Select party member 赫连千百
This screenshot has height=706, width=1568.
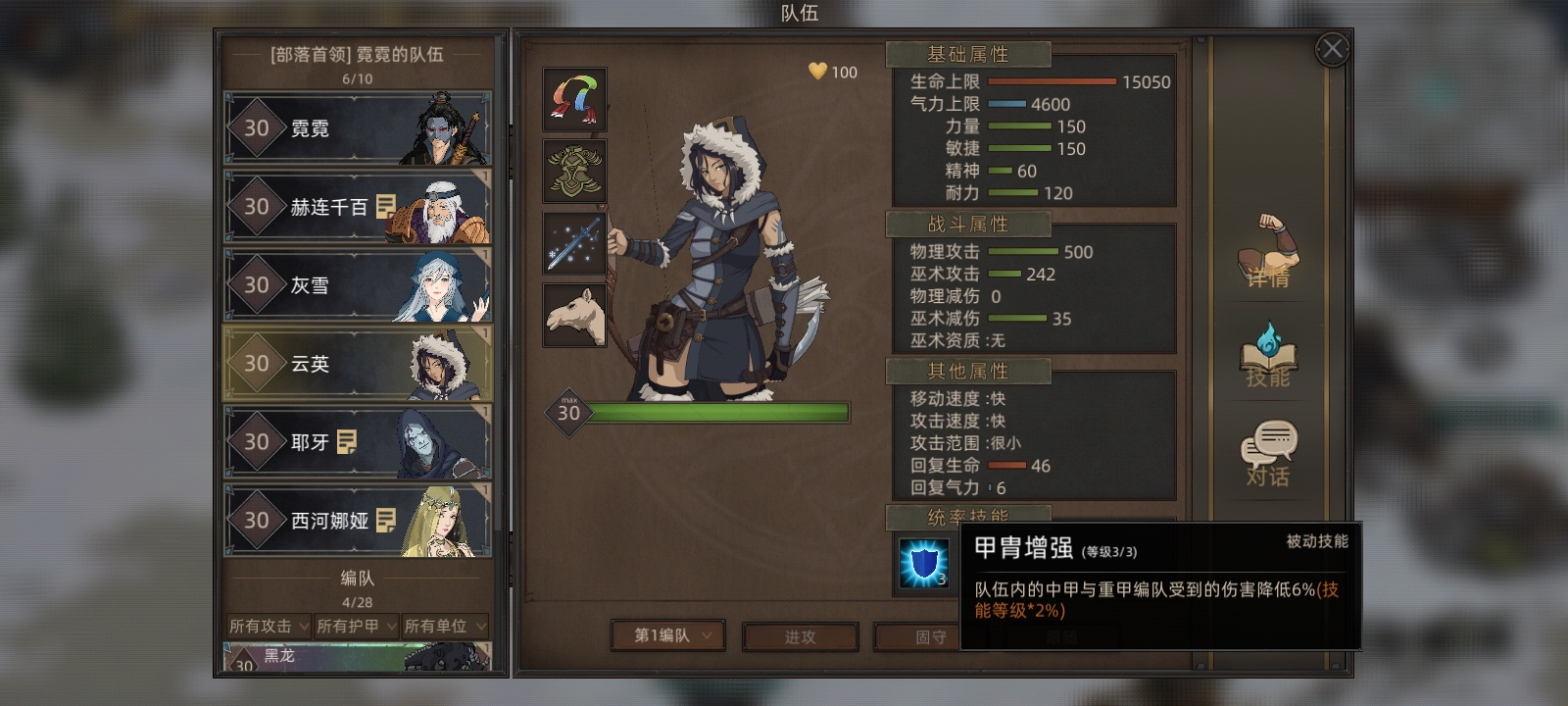(x=358, y=207)
